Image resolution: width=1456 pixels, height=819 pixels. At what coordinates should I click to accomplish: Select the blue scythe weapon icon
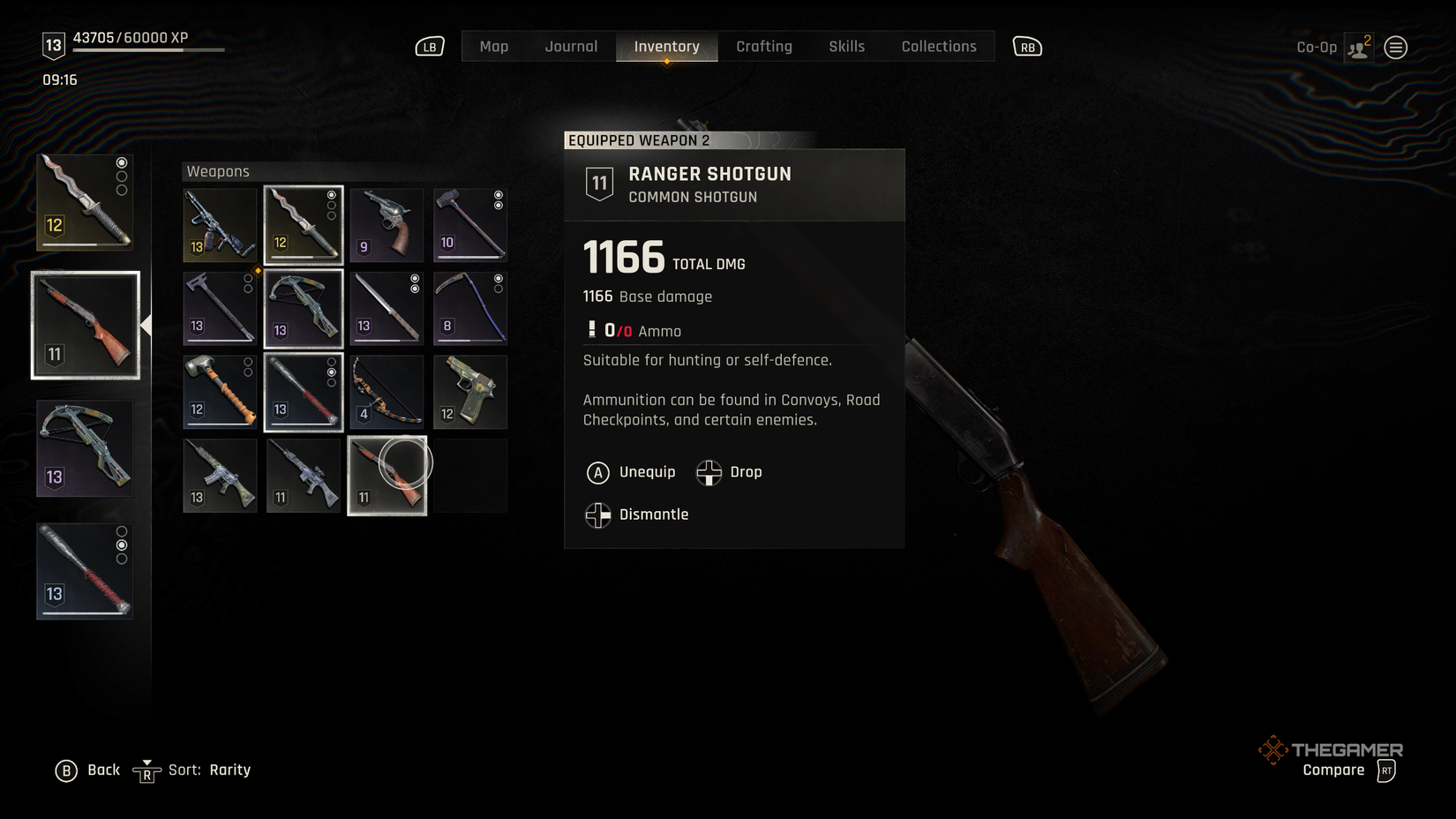(470, 308)
